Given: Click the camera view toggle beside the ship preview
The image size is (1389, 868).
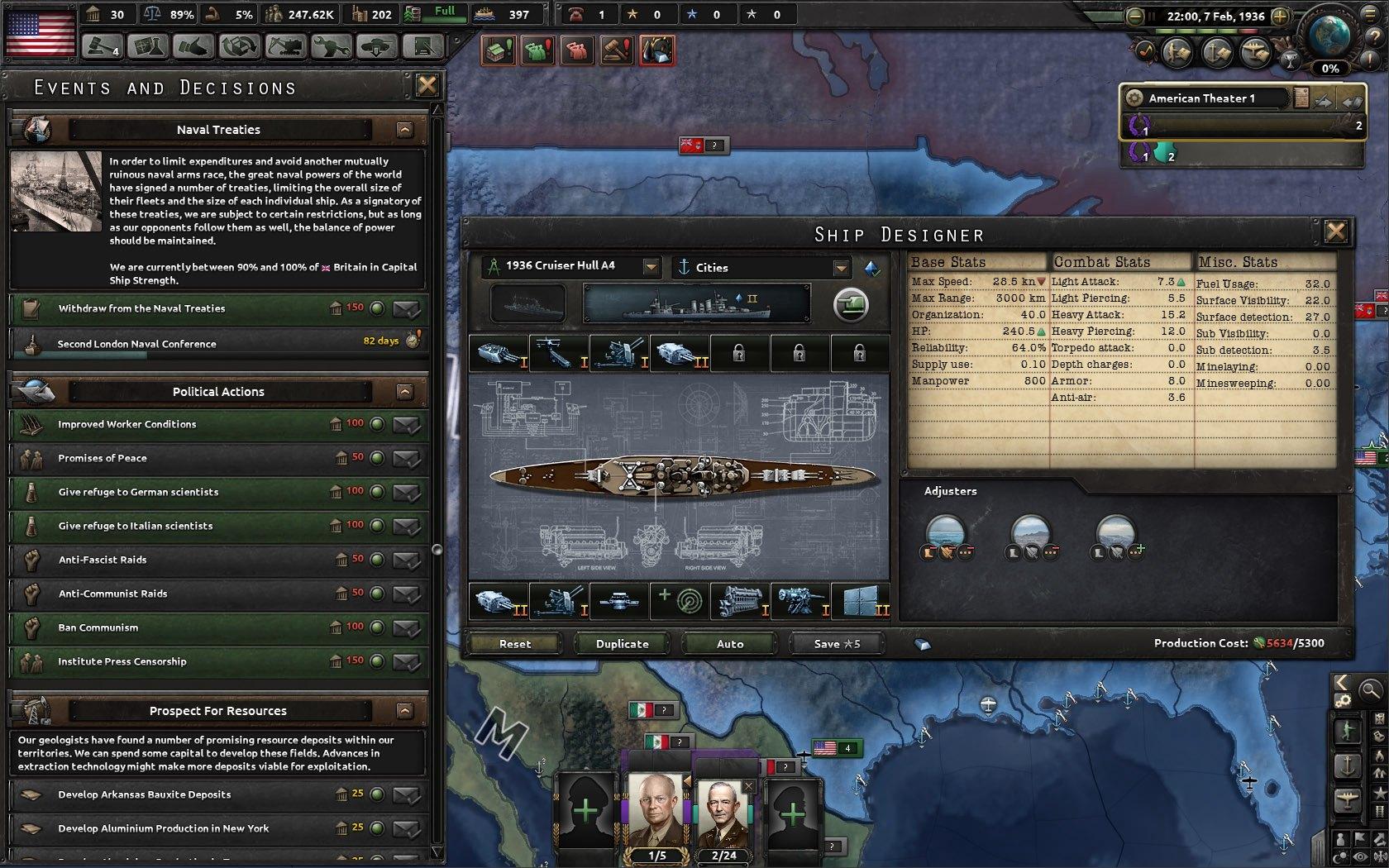Looking at the screenshot, I should tap(850, 303).
